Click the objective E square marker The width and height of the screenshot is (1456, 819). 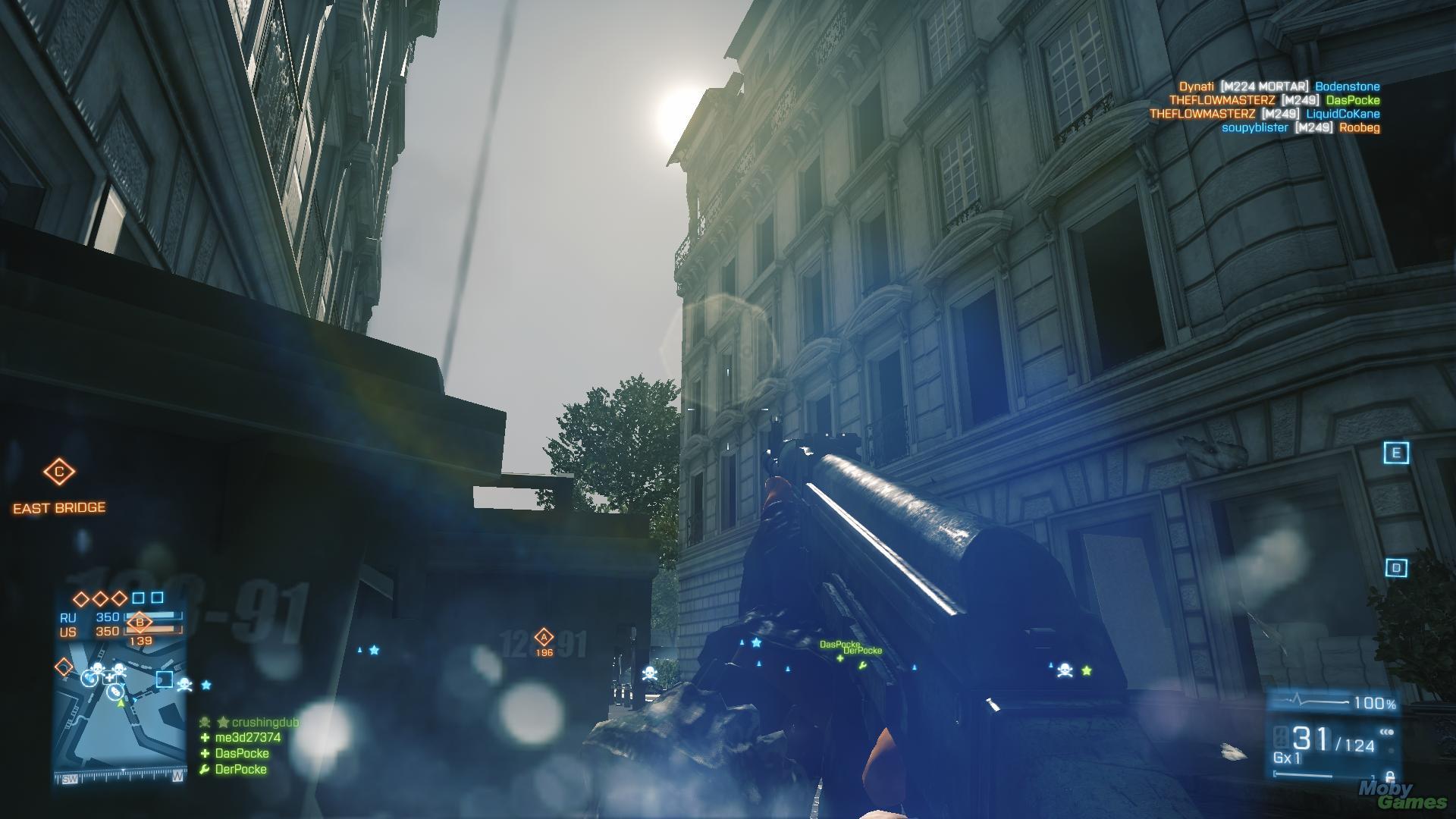point(1395,453)
